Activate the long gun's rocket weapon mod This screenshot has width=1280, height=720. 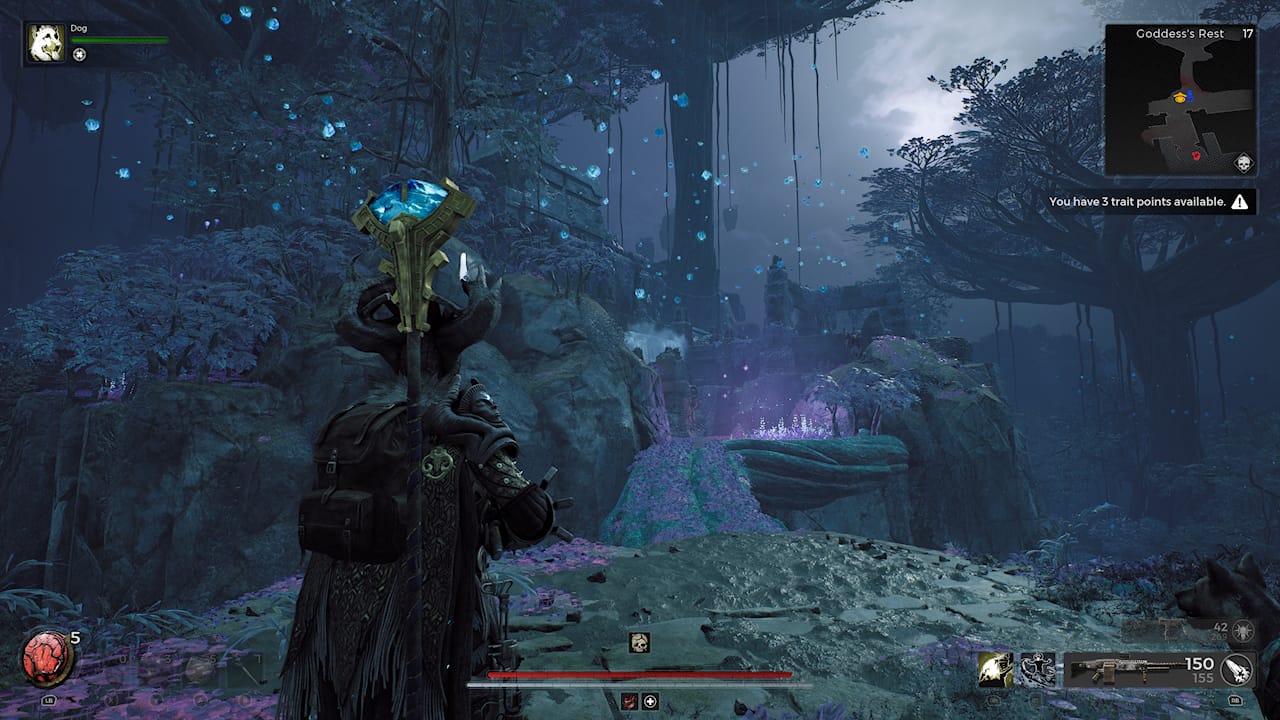1238,670
